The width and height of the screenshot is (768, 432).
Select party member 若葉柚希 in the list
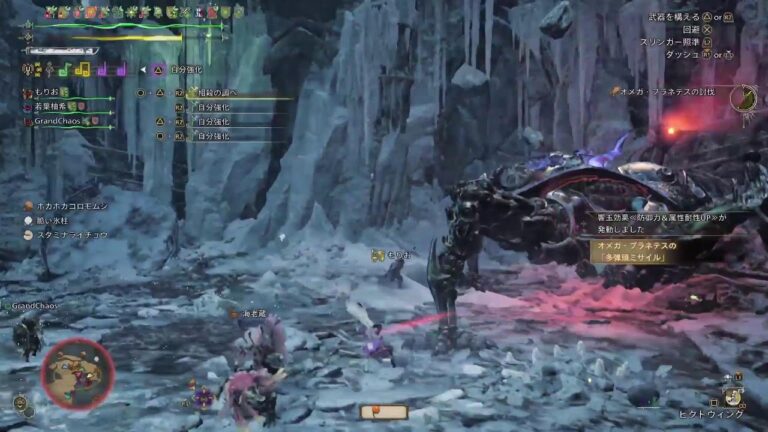(50, 106)
